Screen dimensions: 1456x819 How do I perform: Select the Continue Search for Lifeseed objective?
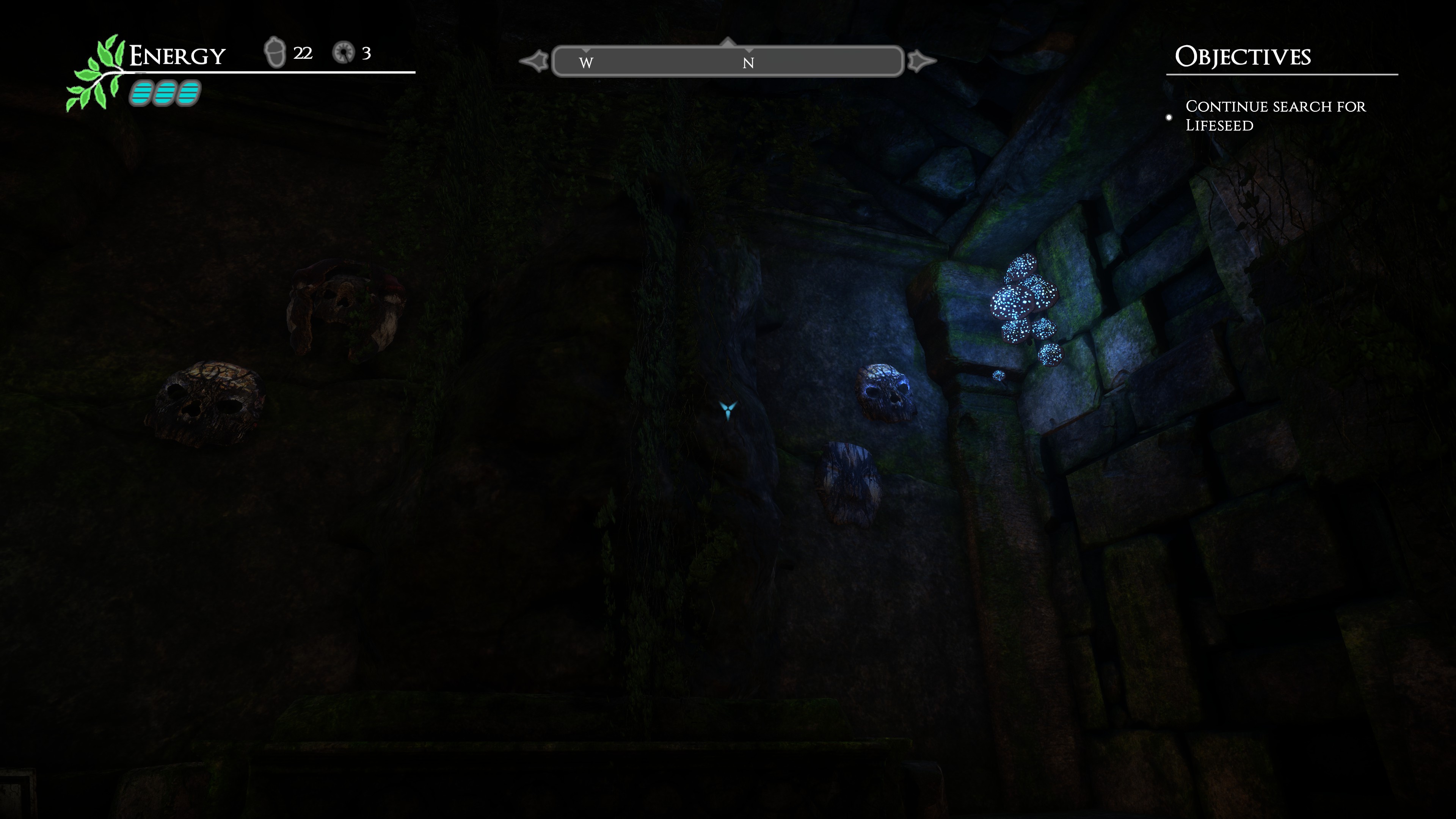[x=1274, y=116]
